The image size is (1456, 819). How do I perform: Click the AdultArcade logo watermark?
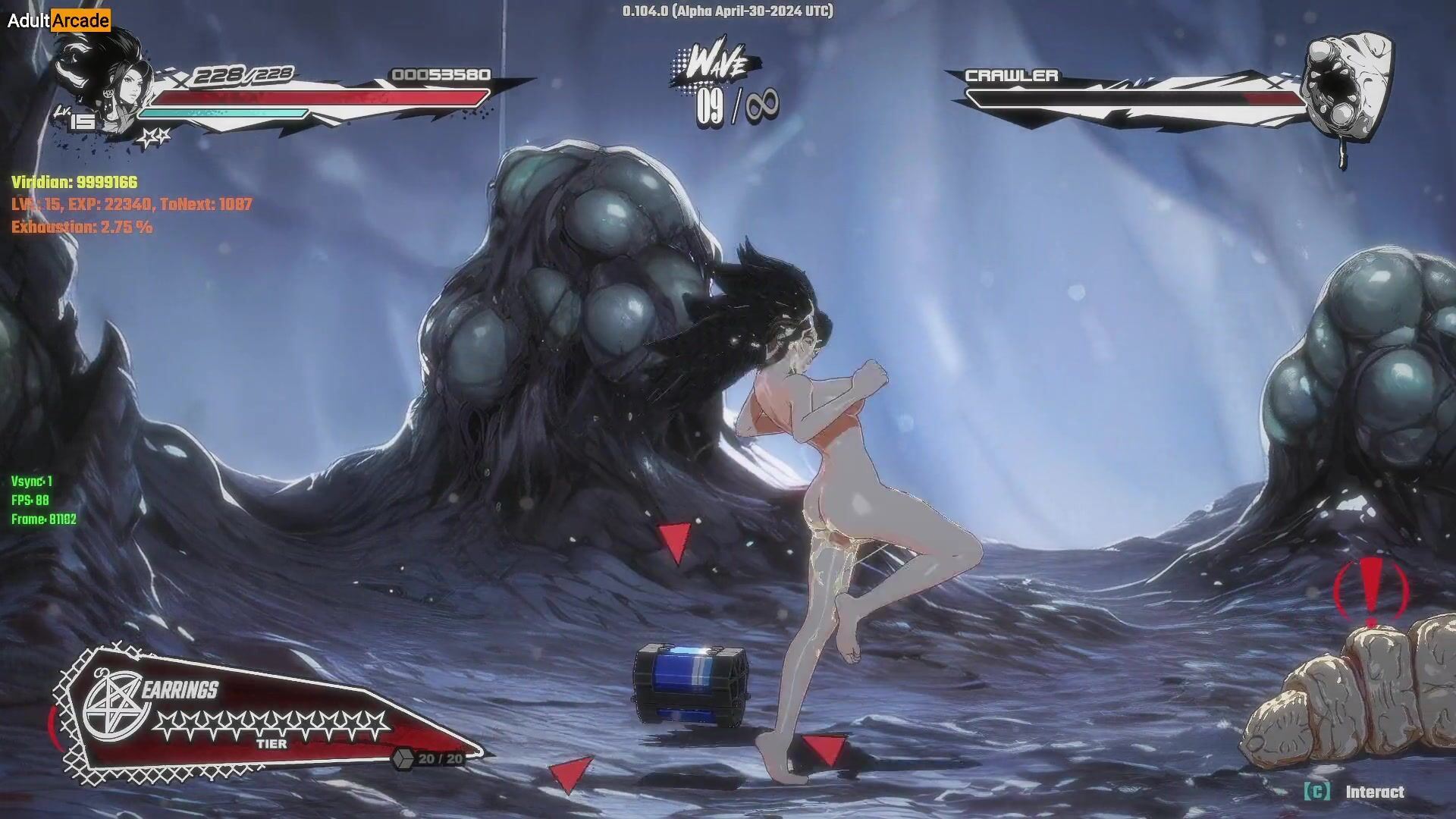(58, 20)
